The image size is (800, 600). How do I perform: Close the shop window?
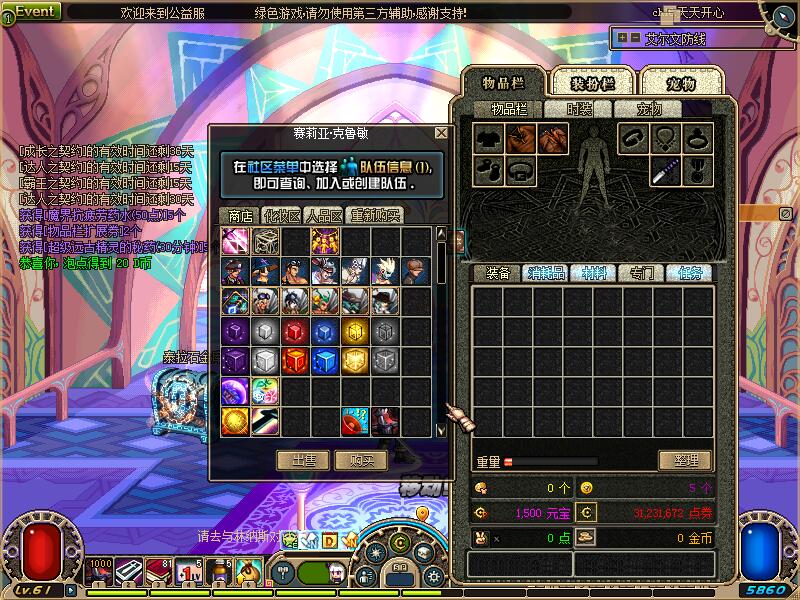coord(441,133)
